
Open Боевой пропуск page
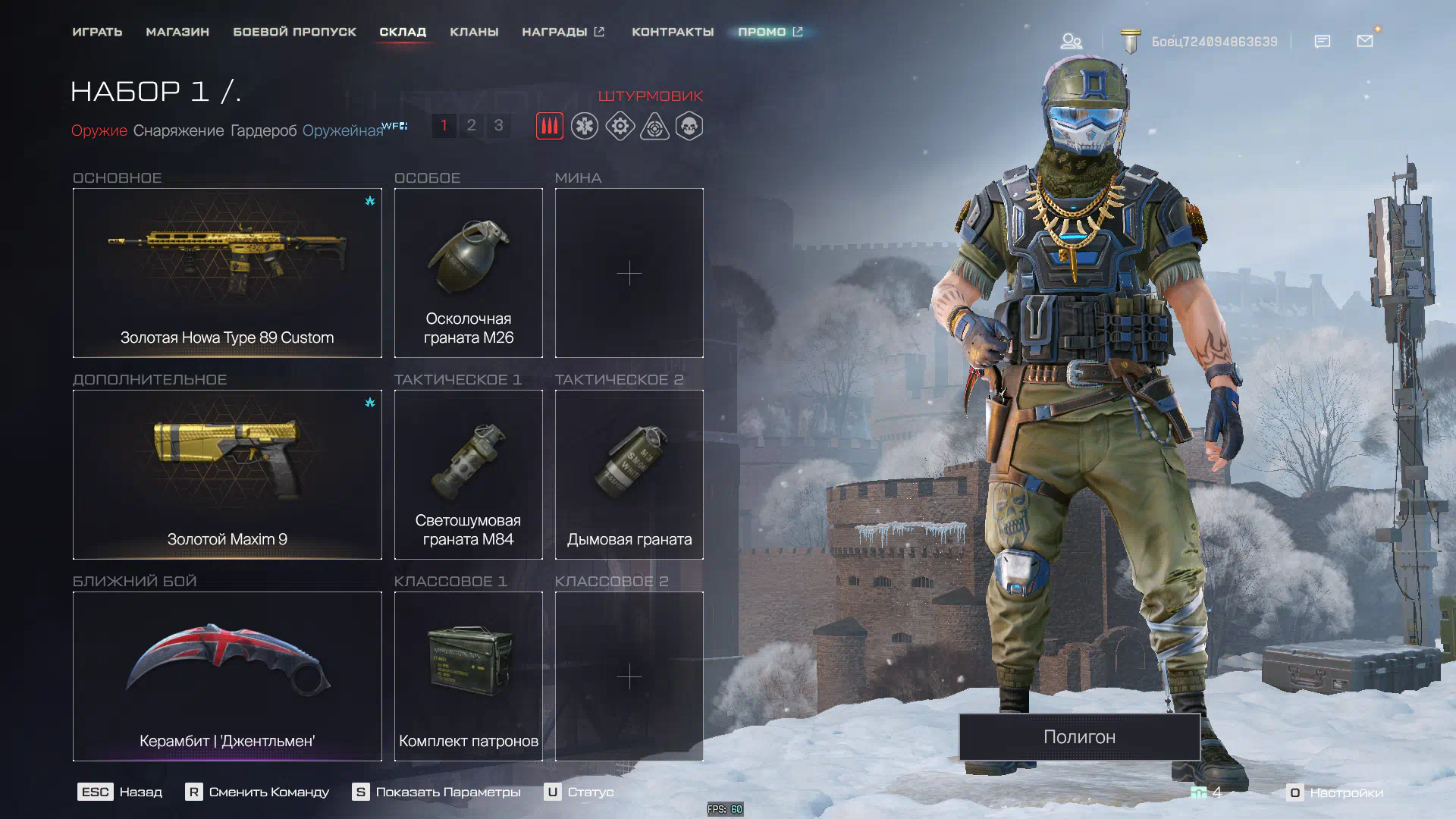click(x=294, y=32)
